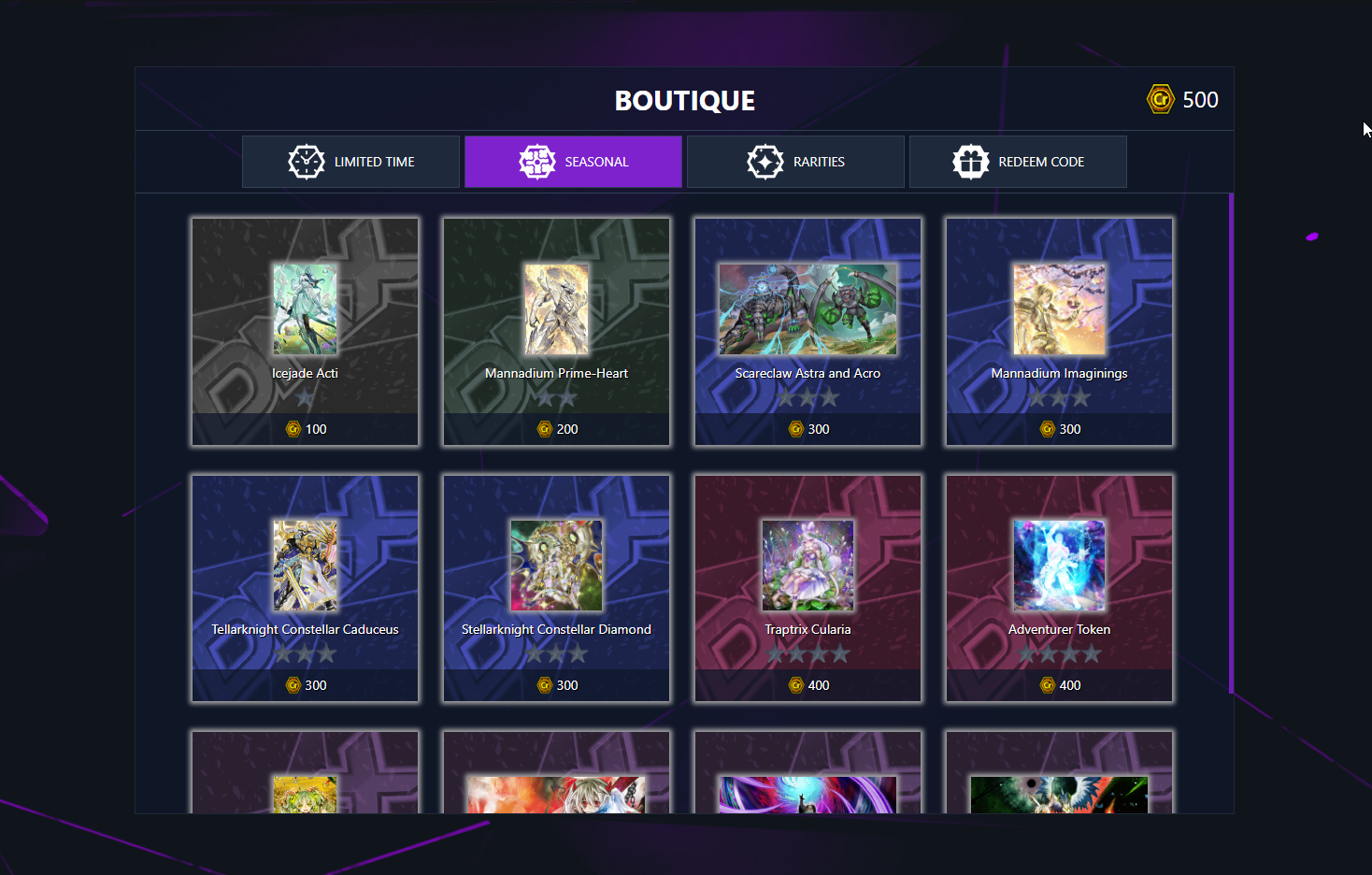Click the diamond icon on the Rarities tab
1372x875 pixels.
pyautogui.click(x=765, y=161)
